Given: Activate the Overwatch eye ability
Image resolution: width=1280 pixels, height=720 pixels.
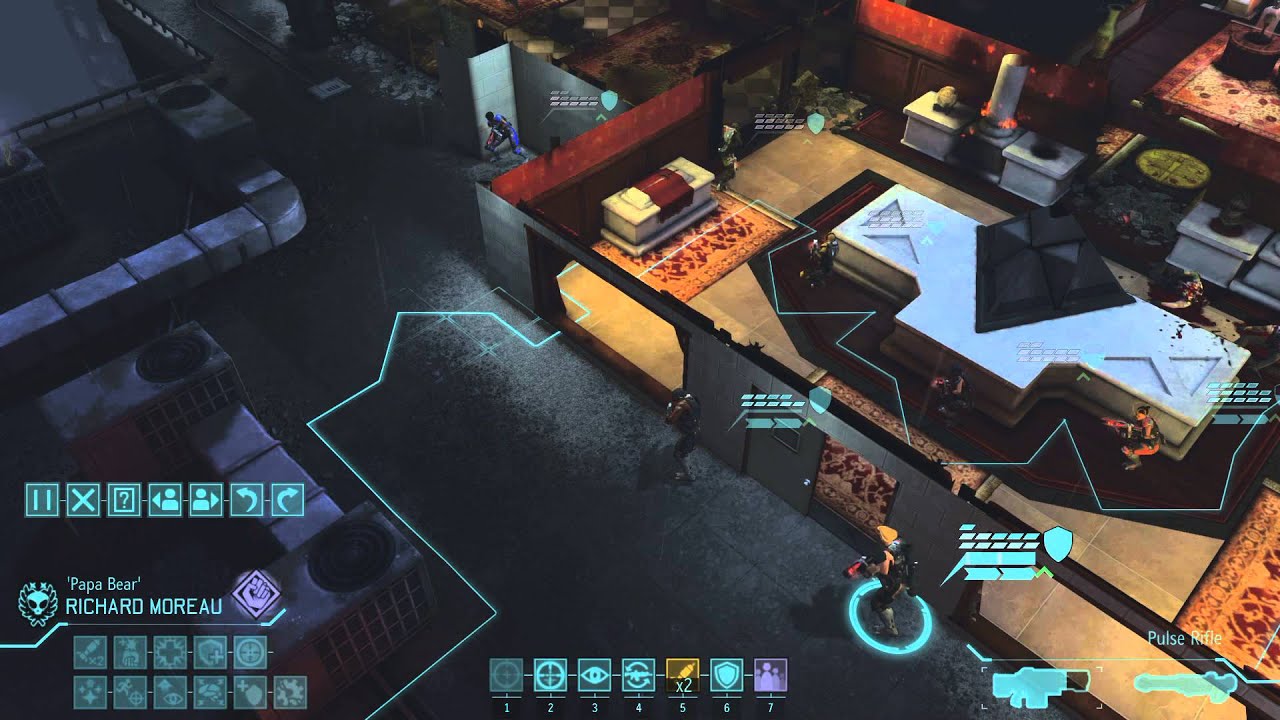Looking at the screenshot, I should [594, 676].
